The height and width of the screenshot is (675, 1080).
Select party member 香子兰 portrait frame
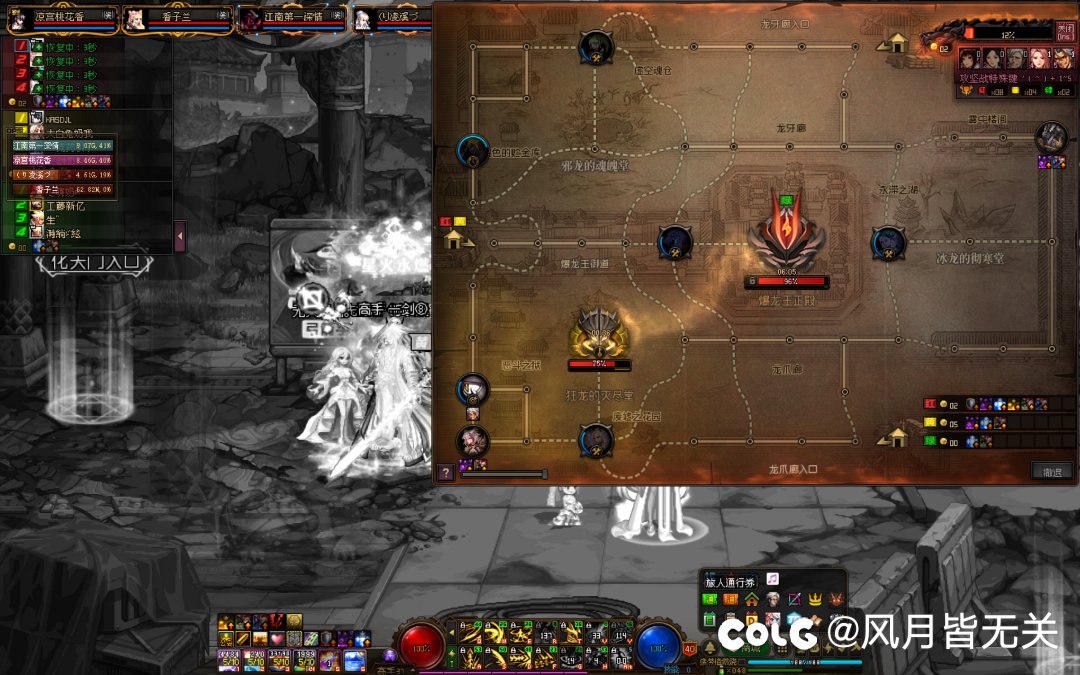176,18
